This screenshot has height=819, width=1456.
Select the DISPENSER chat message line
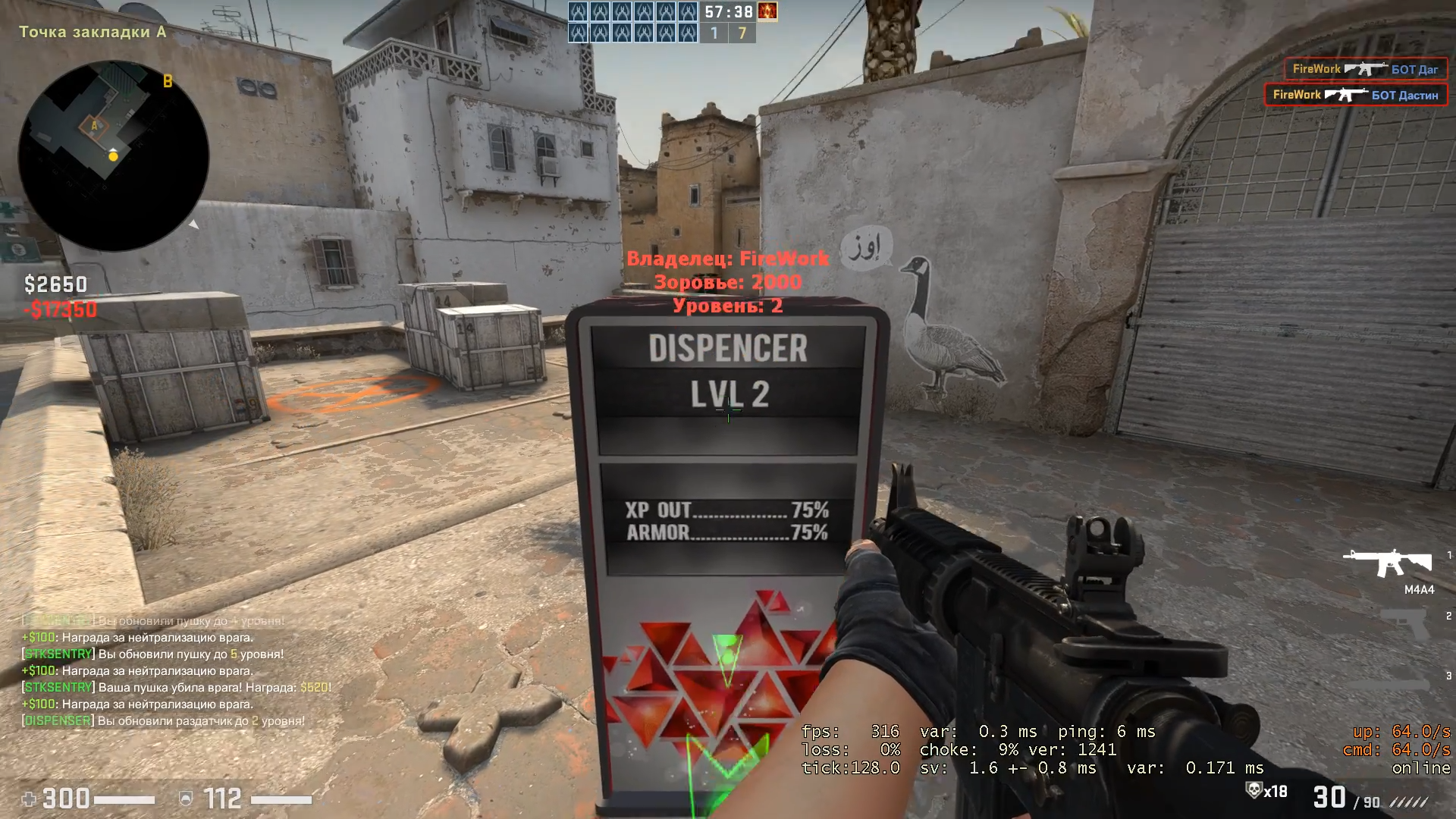164,721
